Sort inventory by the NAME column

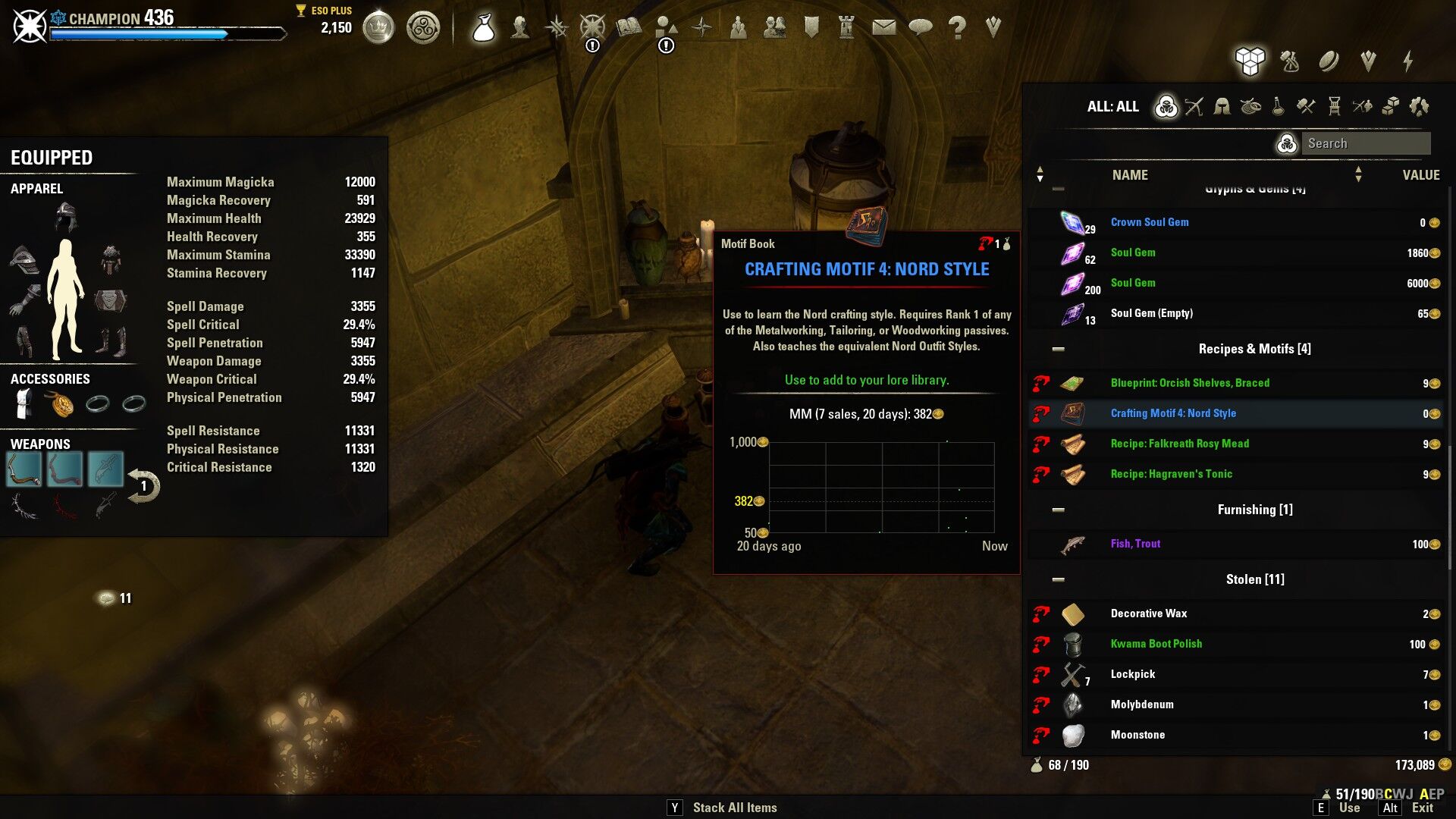[x=1129, y=175]
